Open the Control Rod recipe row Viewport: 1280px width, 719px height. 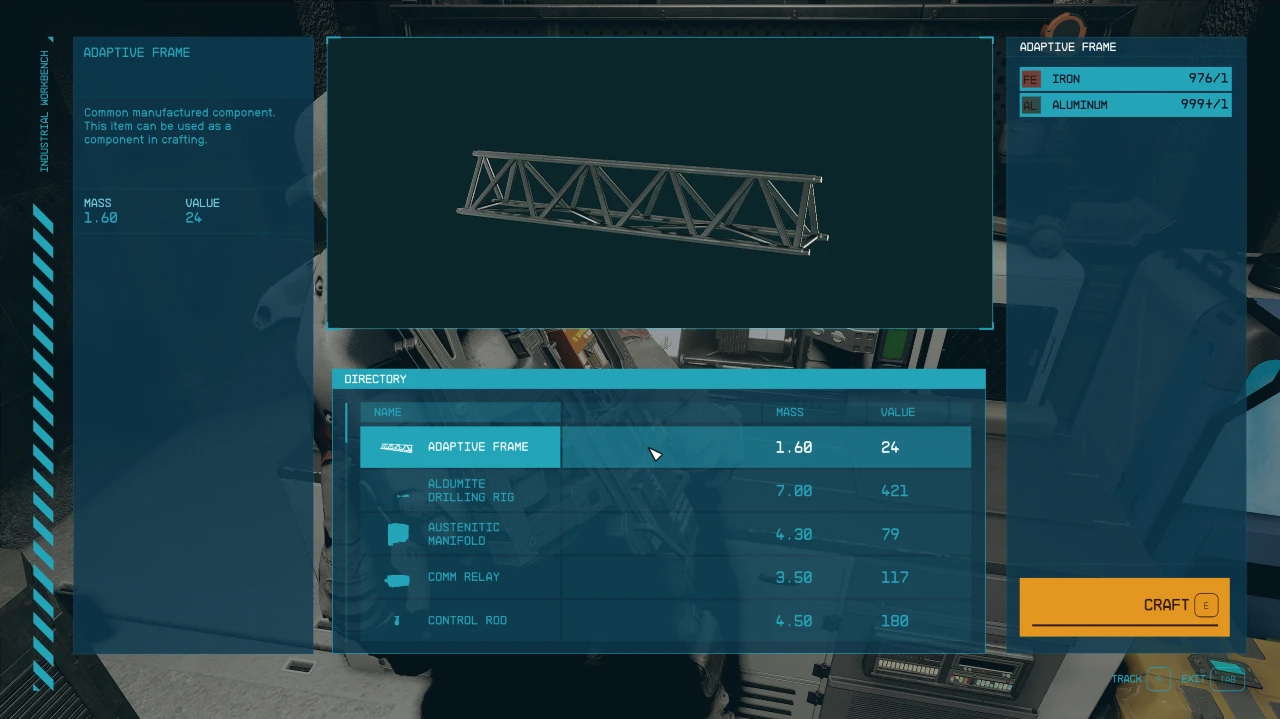pos(665,621)
